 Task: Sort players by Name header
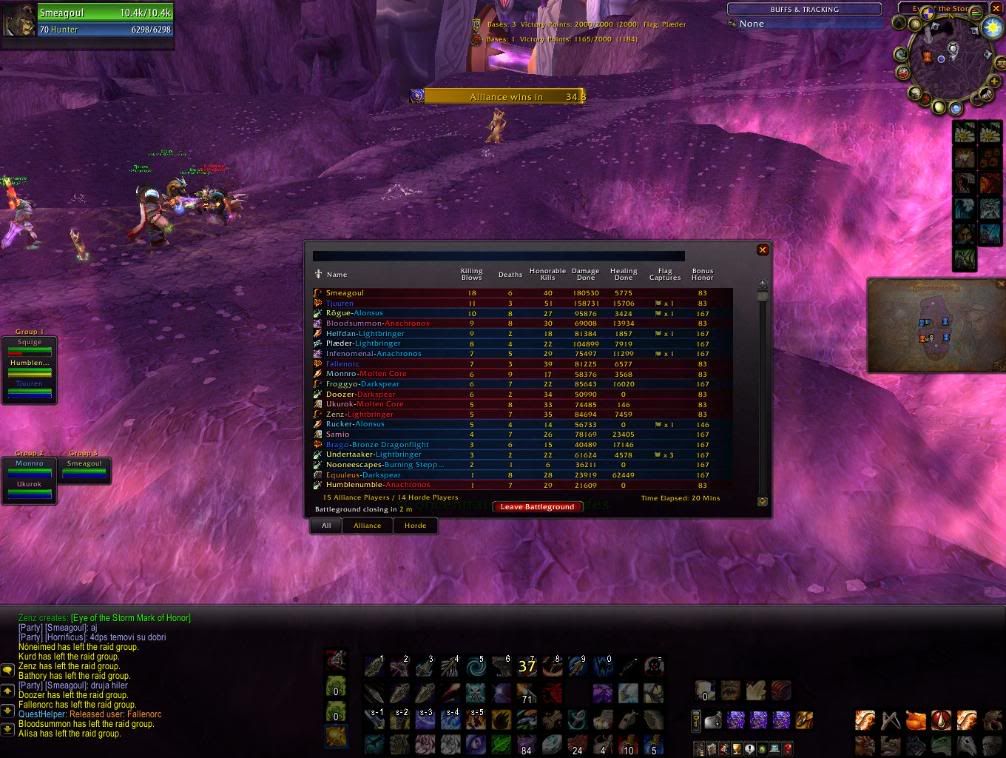pos(337,274)
